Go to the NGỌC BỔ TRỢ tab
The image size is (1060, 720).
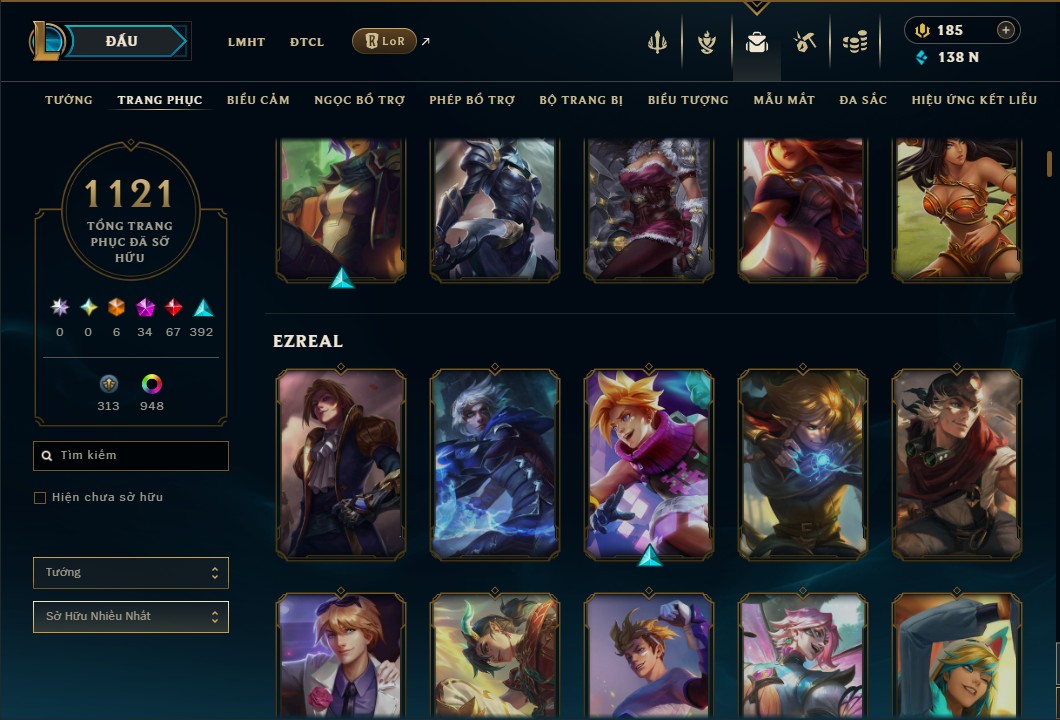[359, 100]
